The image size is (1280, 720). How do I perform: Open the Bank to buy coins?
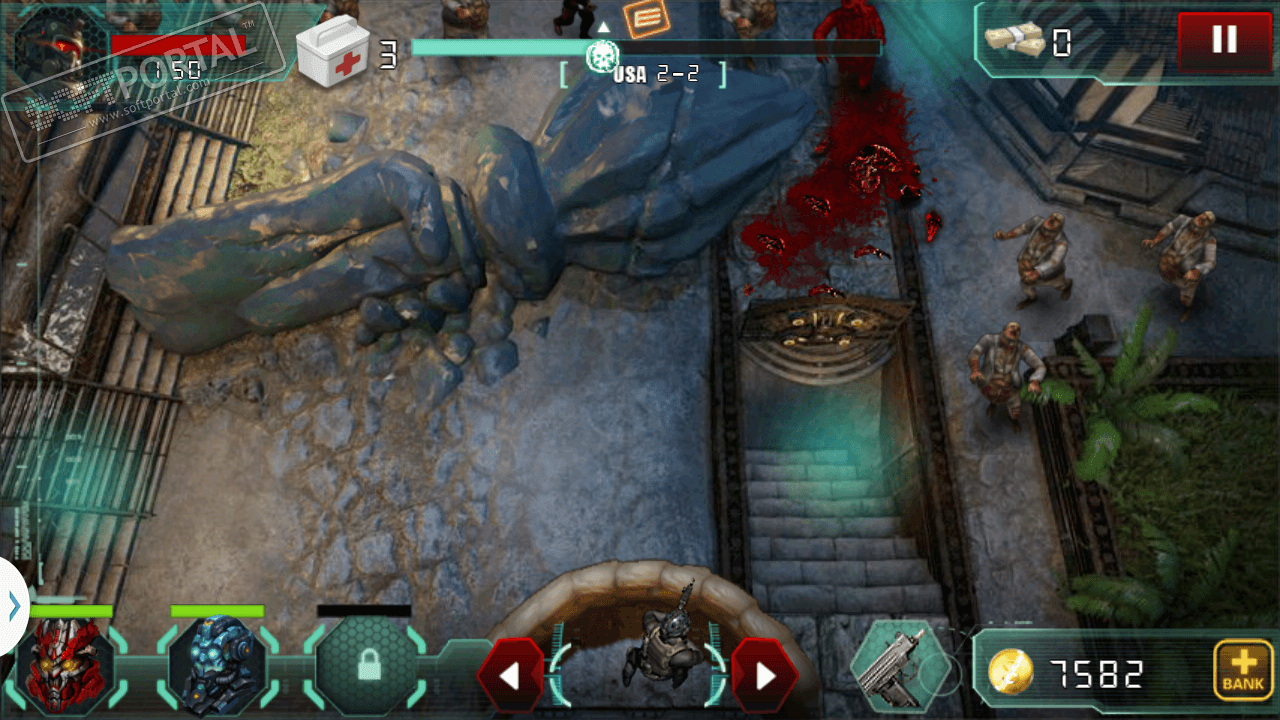point(1243,669)
